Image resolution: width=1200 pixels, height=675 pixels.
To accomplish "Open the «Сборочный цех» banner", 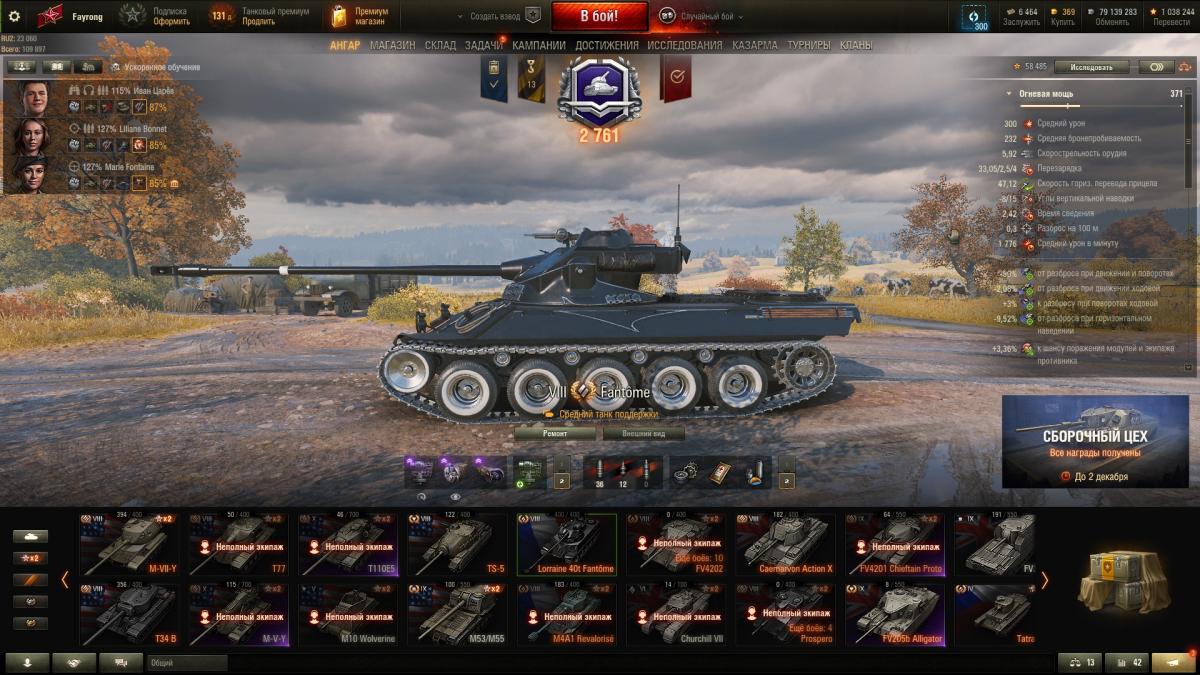I will tap(1095, 441).
